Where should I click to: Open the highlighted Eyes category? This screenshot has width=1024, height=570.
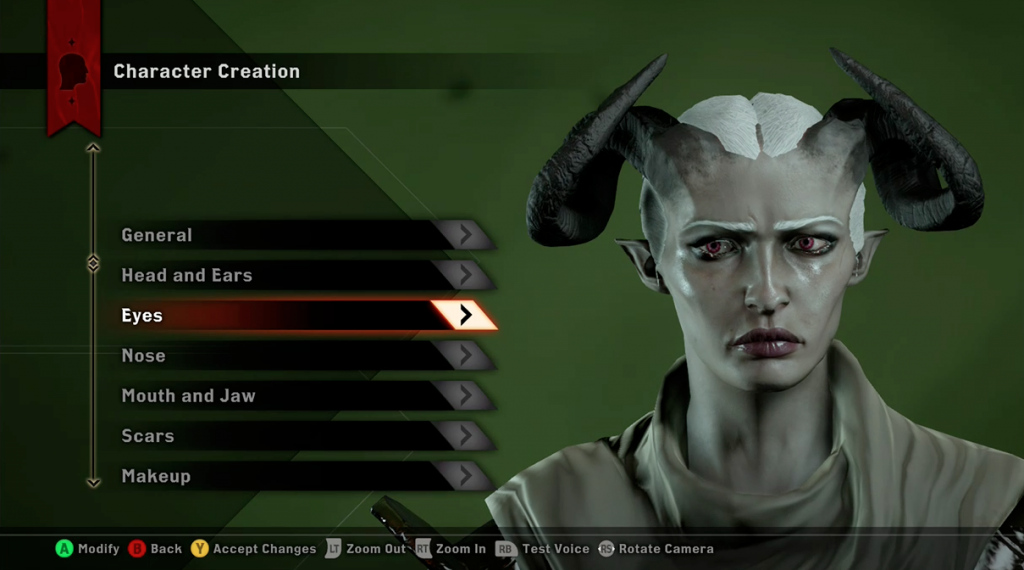coord(300,316)
